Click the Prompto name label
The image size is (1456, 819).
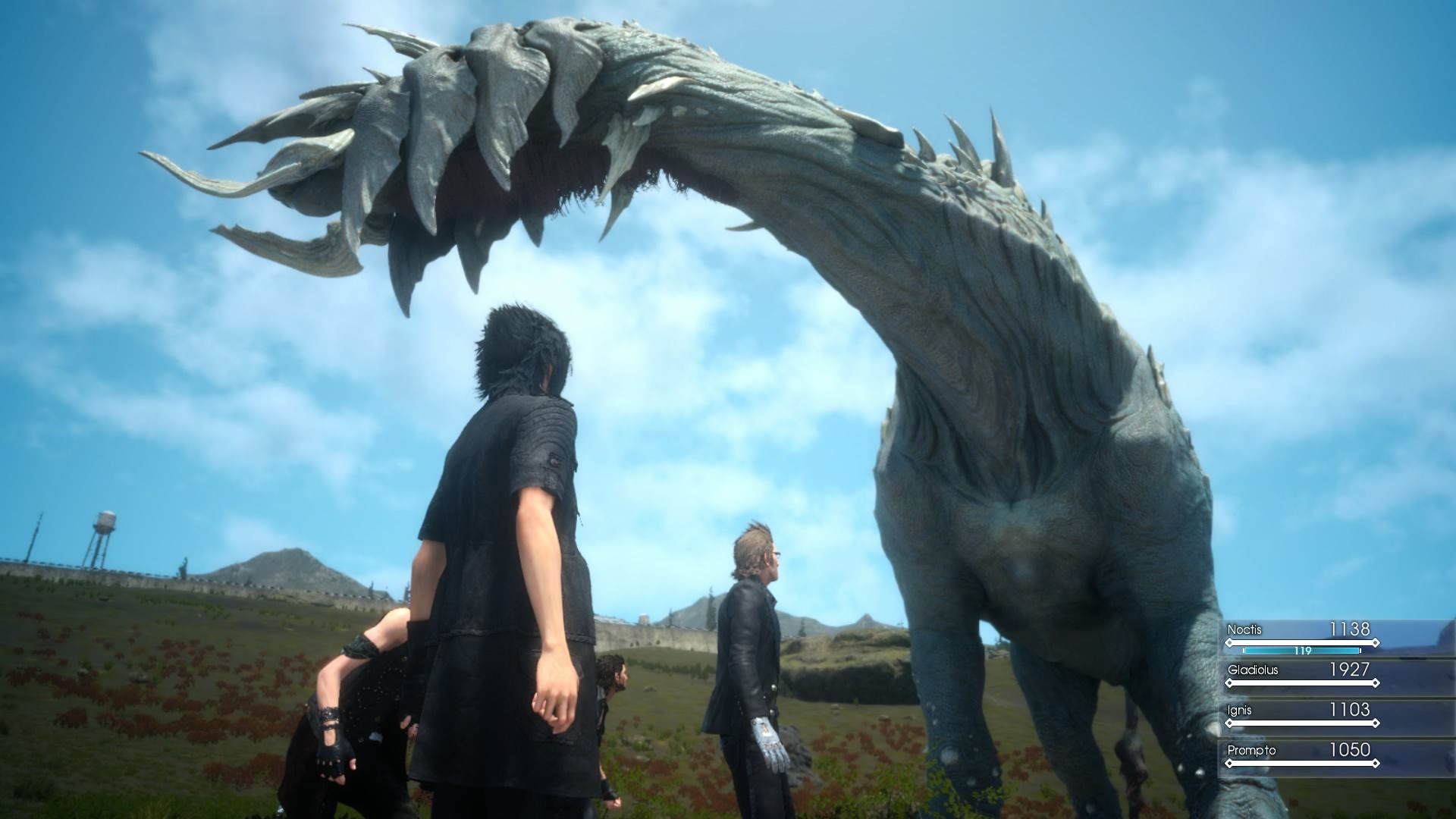point(1251,750)
